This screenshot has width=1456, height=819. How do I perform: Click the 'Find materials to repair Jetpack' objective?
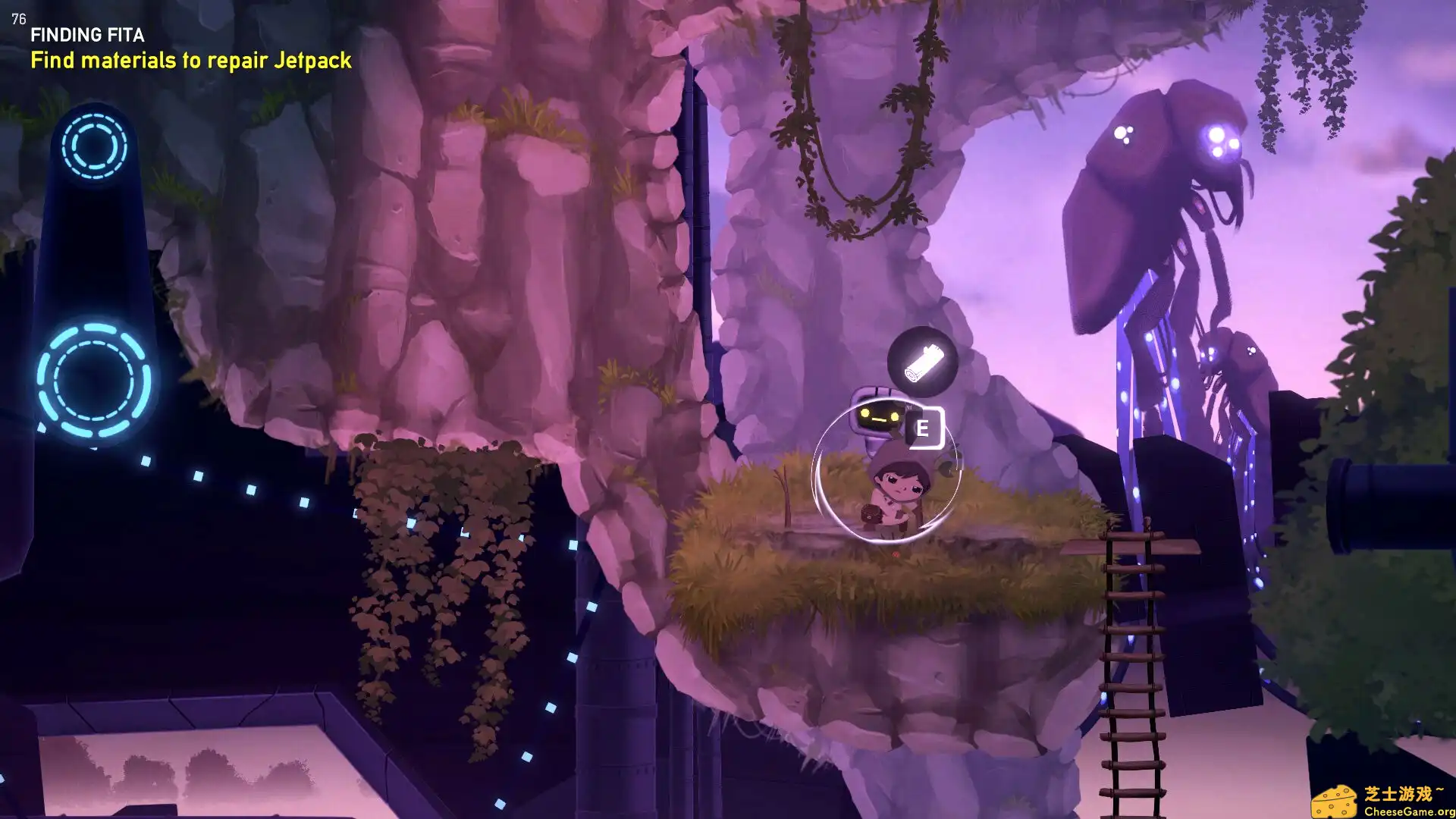pyautogui.click(x=190, y=61)
